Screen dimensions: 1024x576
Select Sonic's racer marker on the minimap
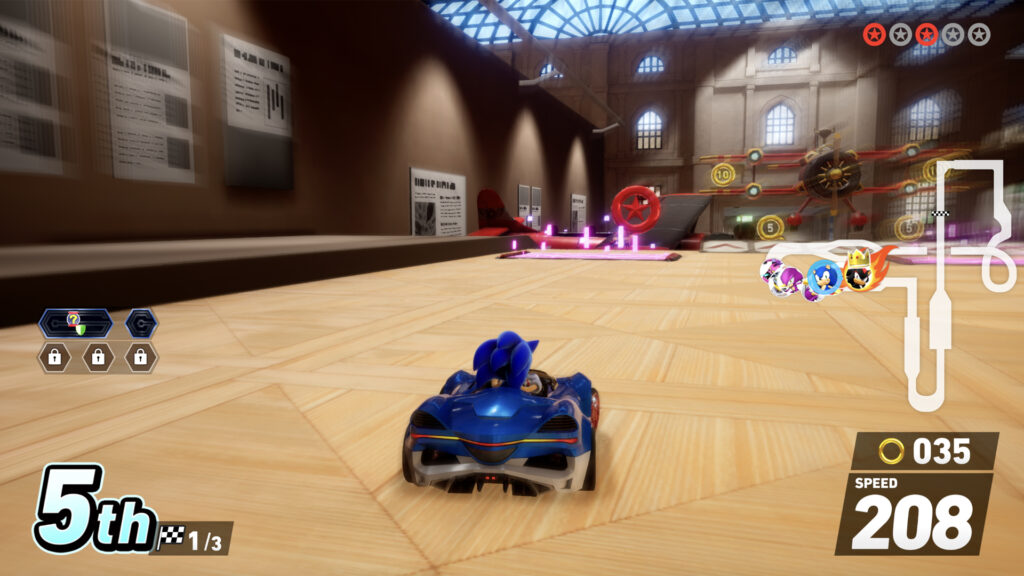coord(823,278)
